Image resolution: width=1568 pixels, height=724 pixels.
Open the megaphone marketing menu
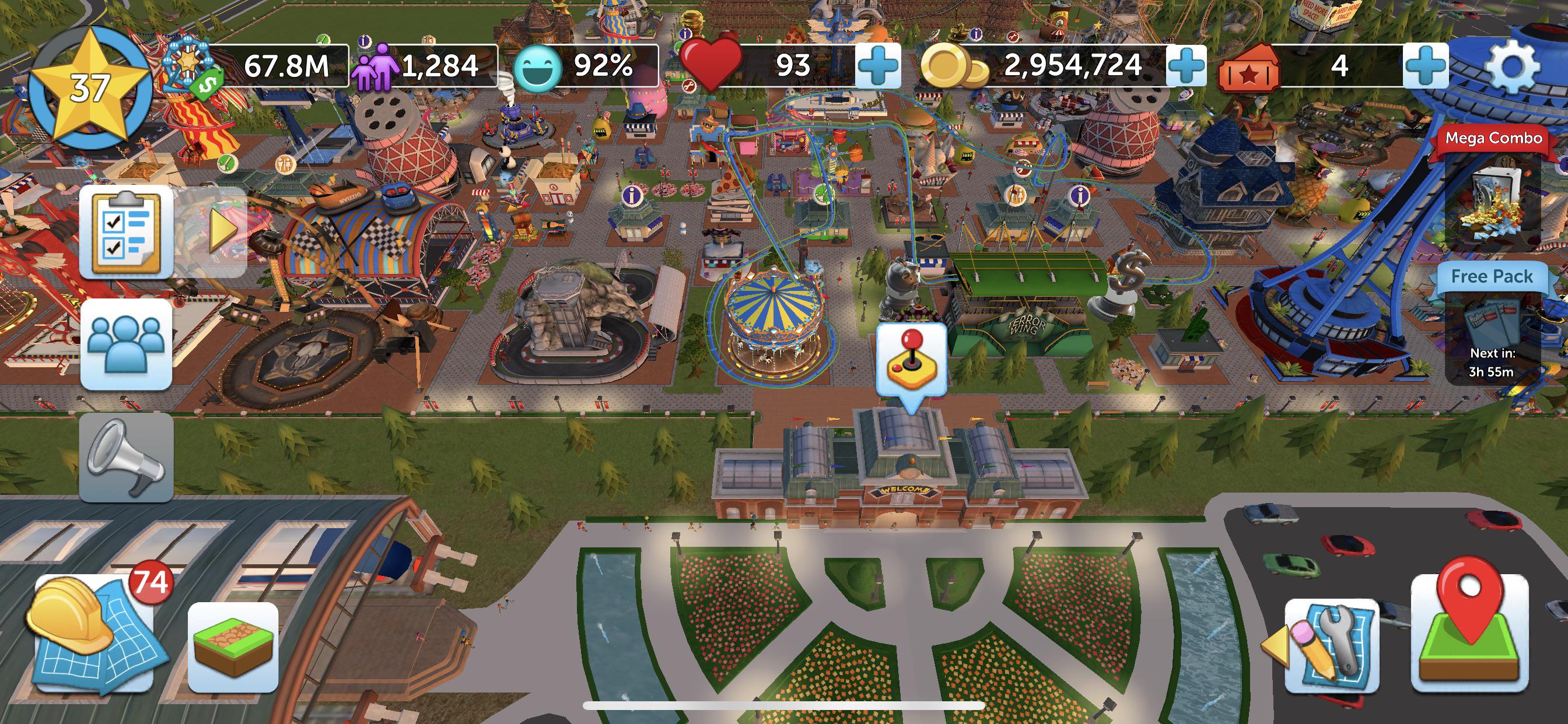click(126, 458)
